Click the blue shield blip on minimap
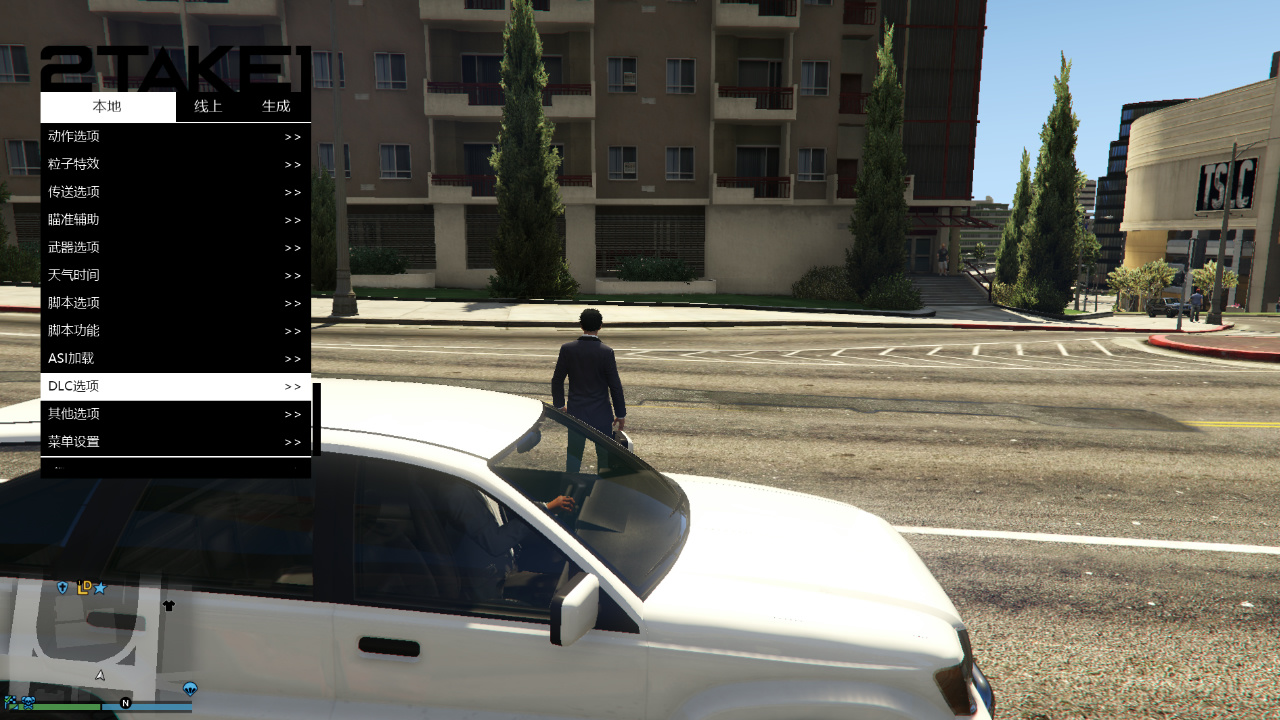This screenshot has width=1280, height=720. [62, 587]
